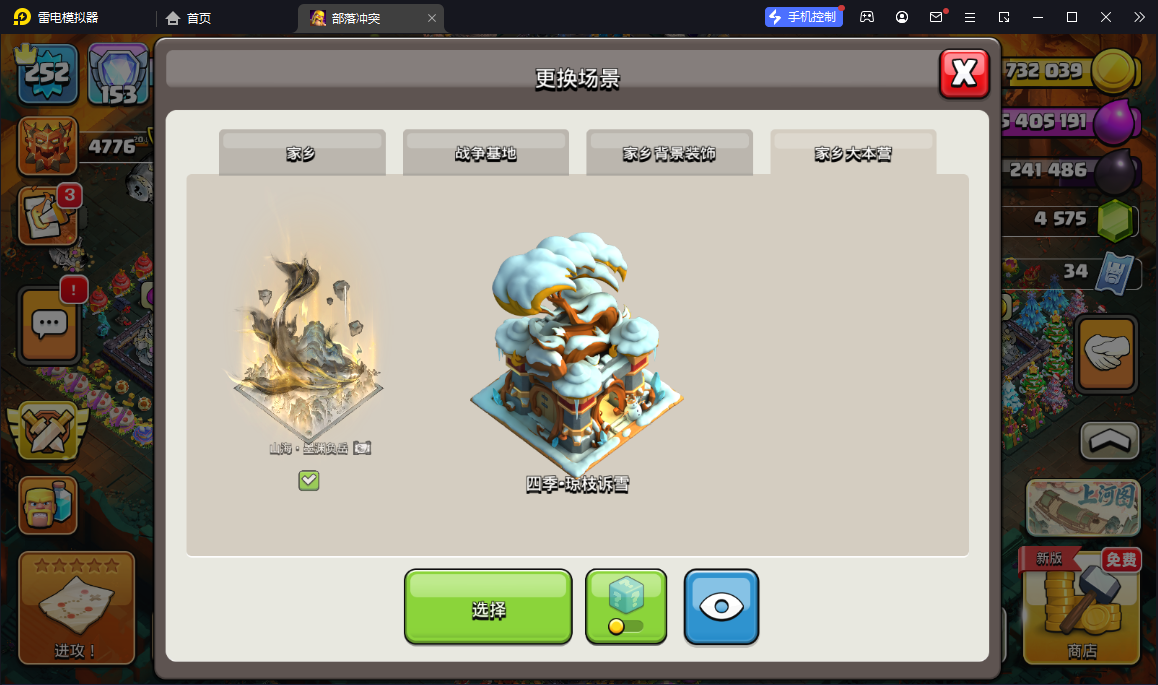
Task: Preview the scenery with the eye button
Action: [x=721, y=607]
